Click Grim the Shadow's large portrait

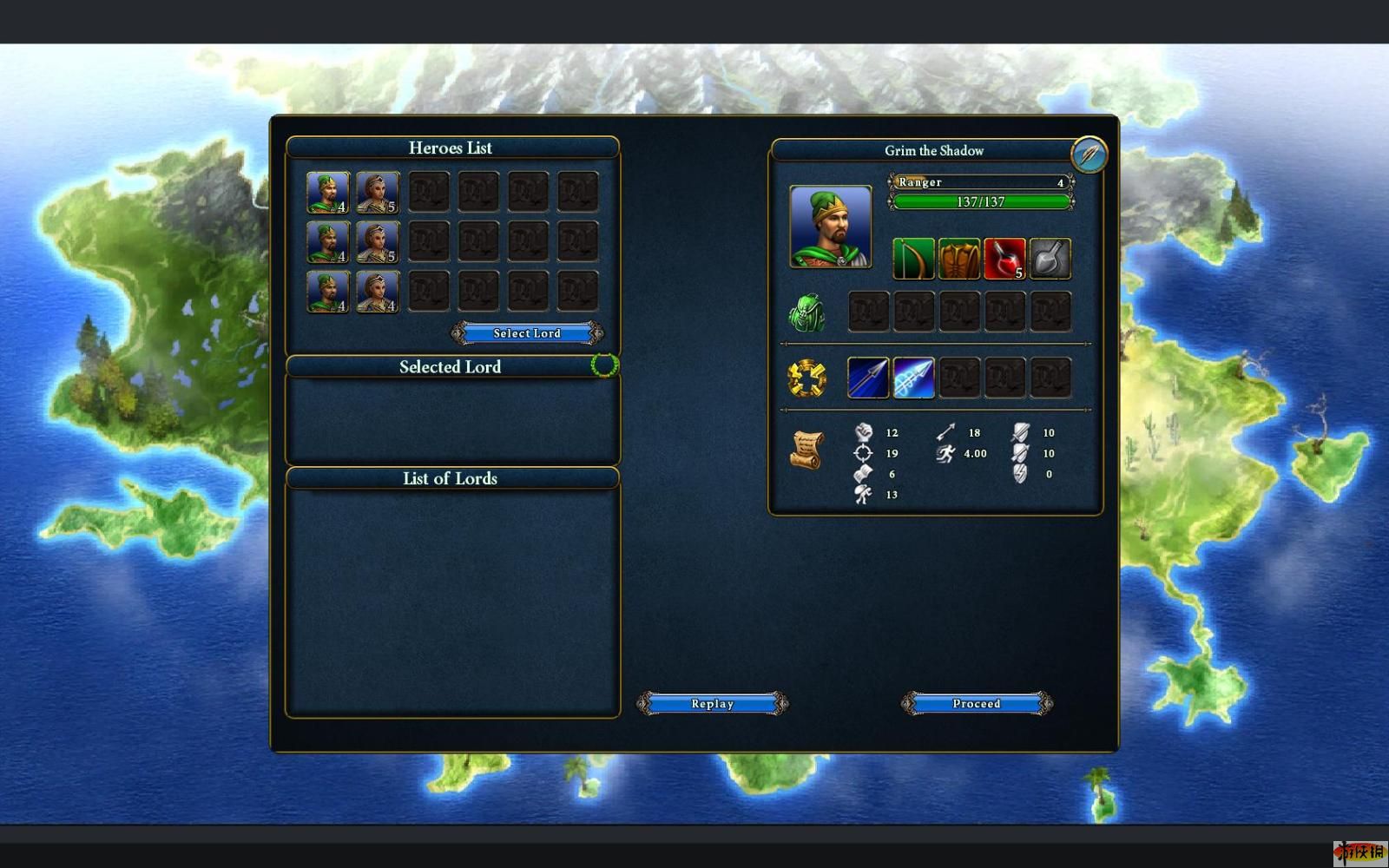coord(831,227)
